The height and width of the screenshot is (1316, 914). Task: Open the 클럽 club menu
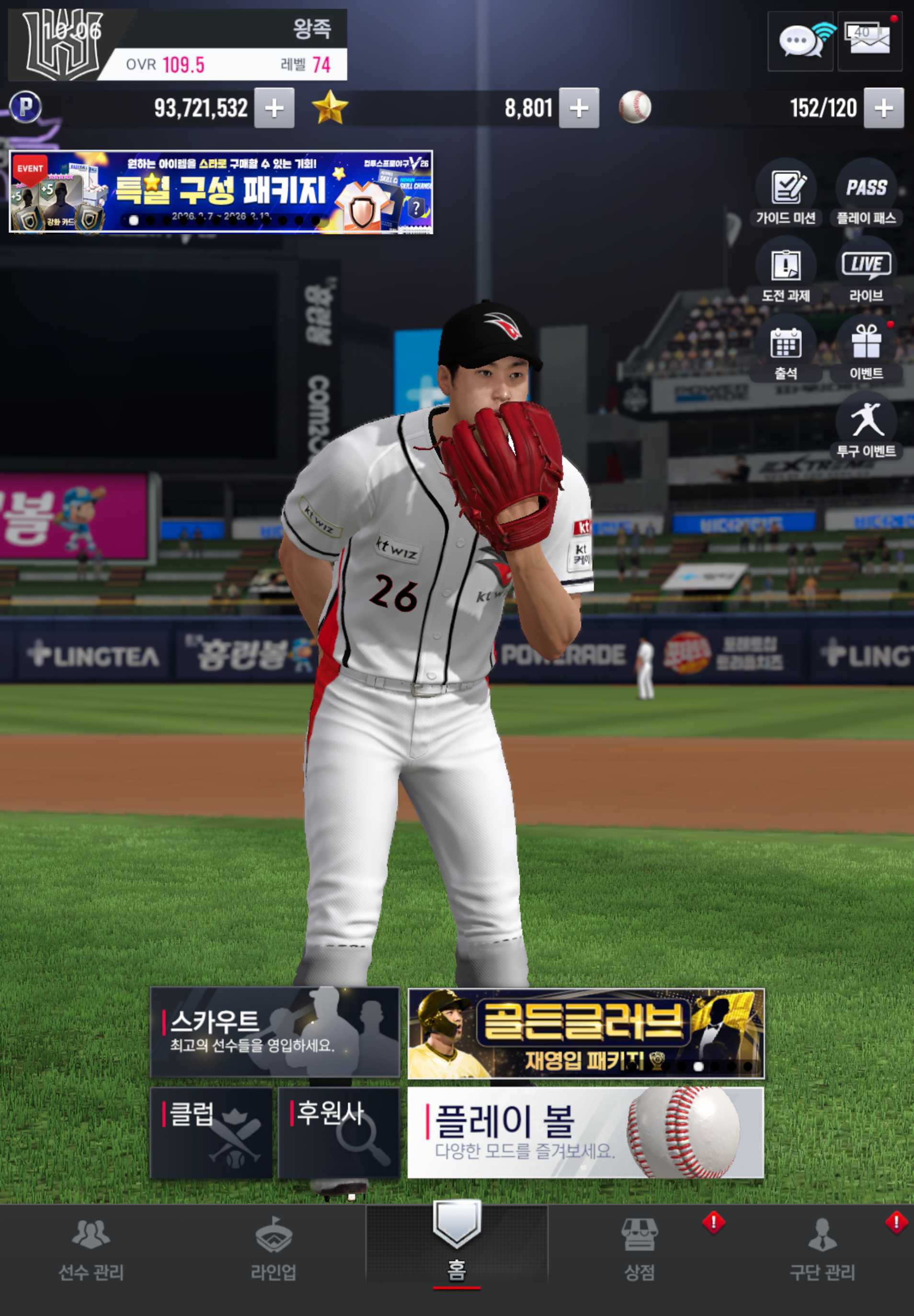(211, 1132)
